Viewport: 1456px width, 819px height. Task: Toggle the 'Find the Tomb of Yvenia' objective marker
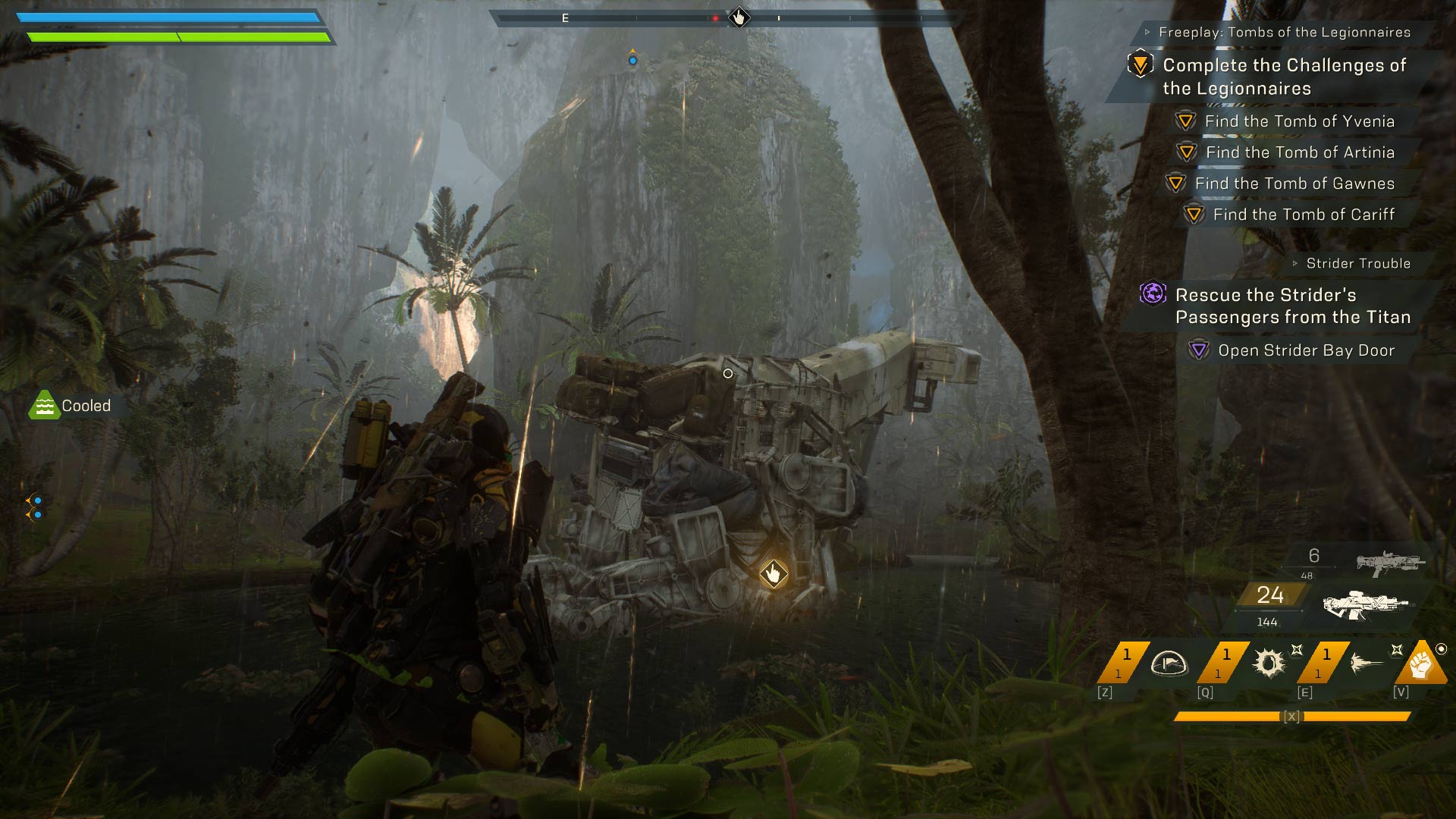1186,120
